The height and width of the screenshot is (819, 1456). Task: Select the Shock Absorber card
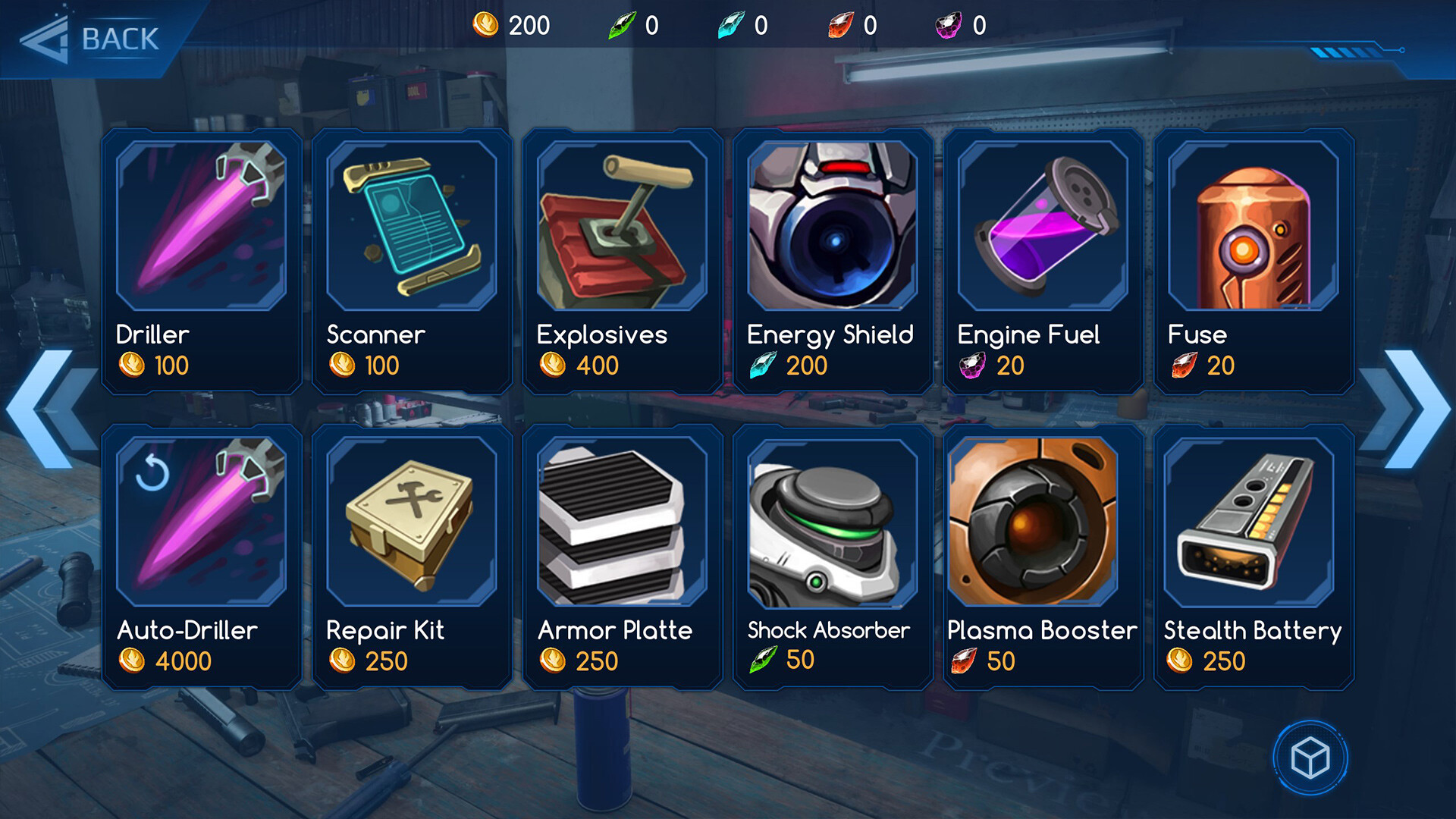pos(833,556)
